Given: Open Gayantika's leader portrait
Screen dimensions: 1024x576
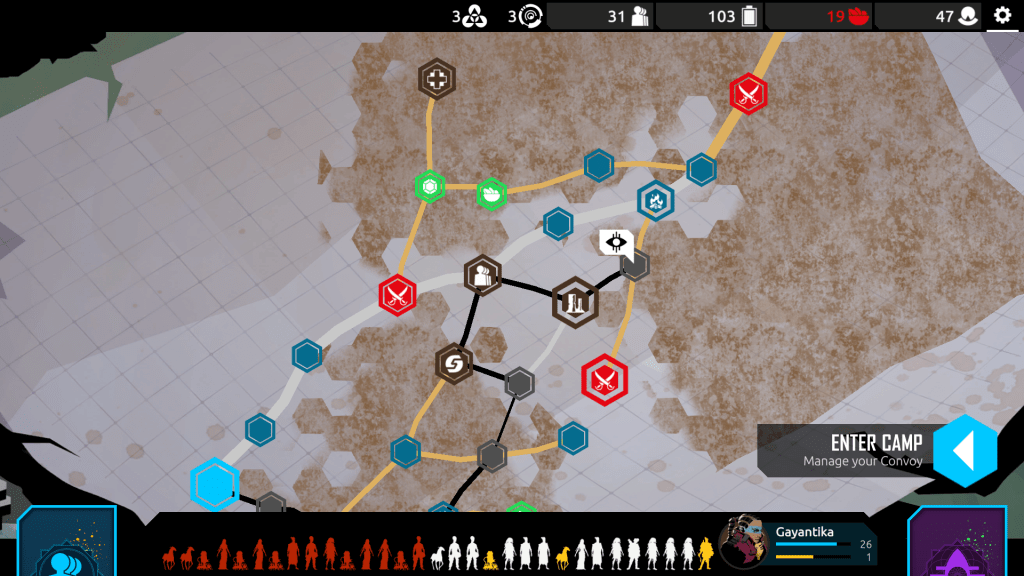Looking at the screenshot, I should pos(743,541).
